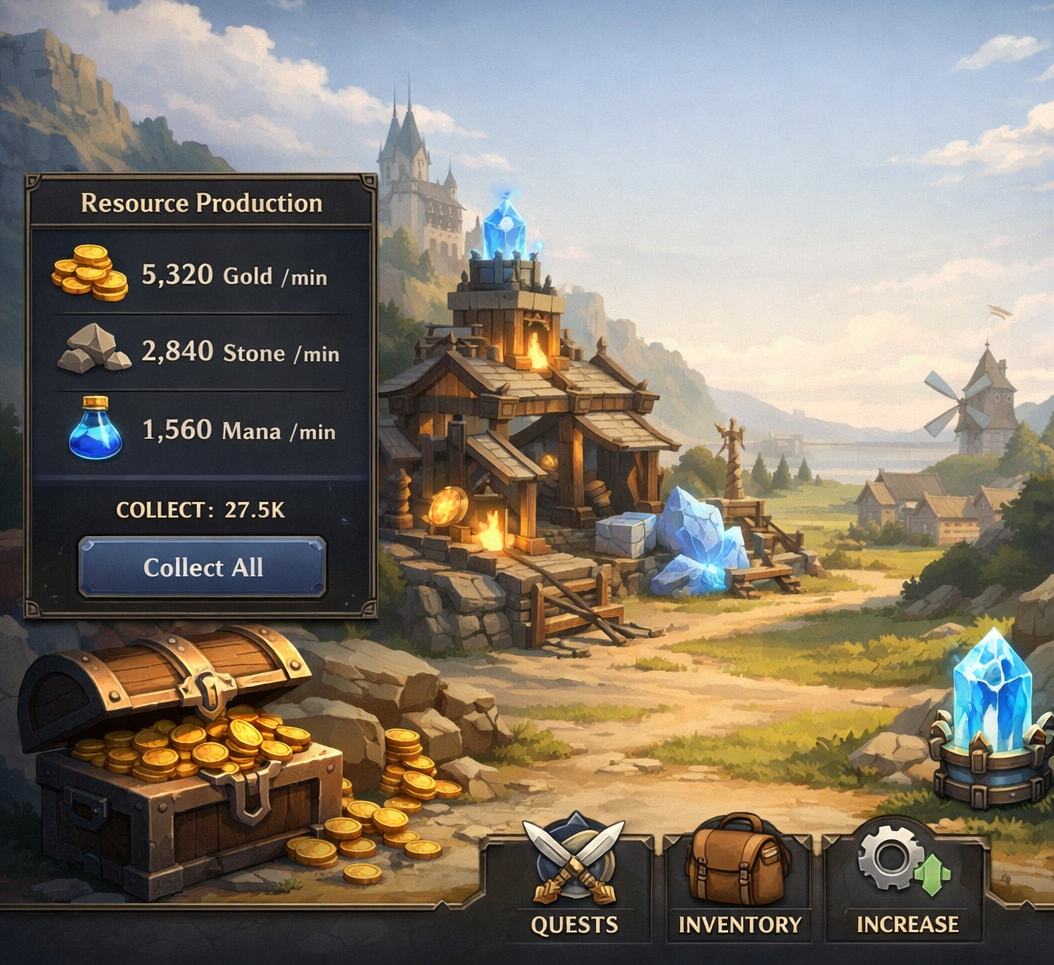Select the Gold production row
This screenshot has width=1054, height=965.
coord(200,274)
